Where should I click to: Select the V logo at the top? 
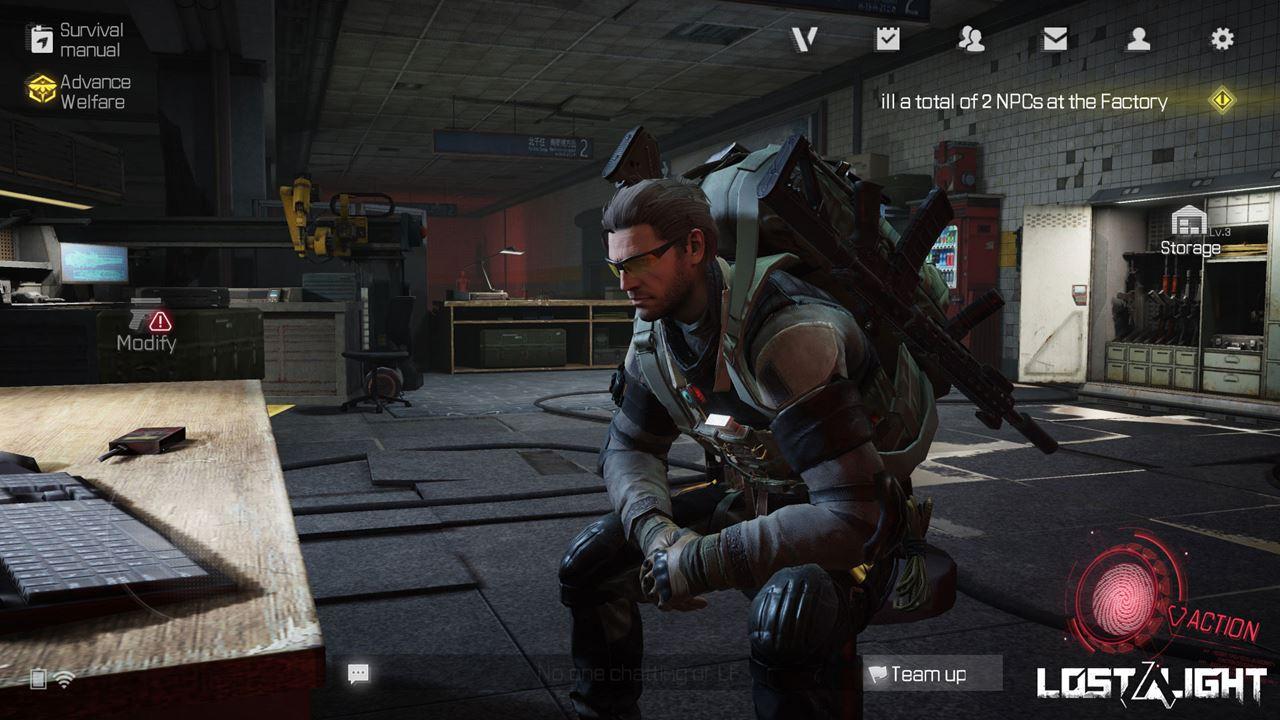807,40
